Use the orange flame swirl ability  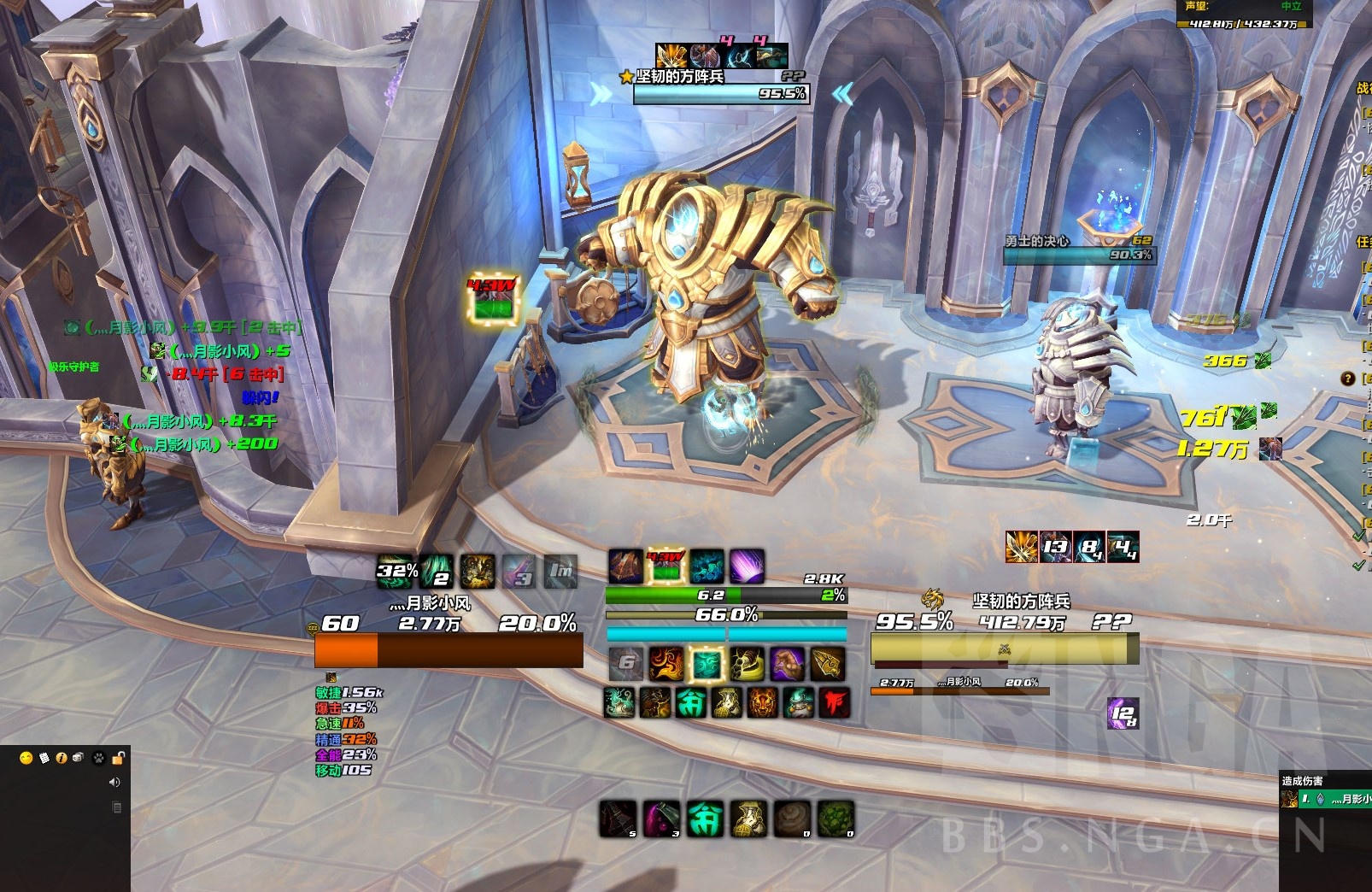tap(666, 664)
